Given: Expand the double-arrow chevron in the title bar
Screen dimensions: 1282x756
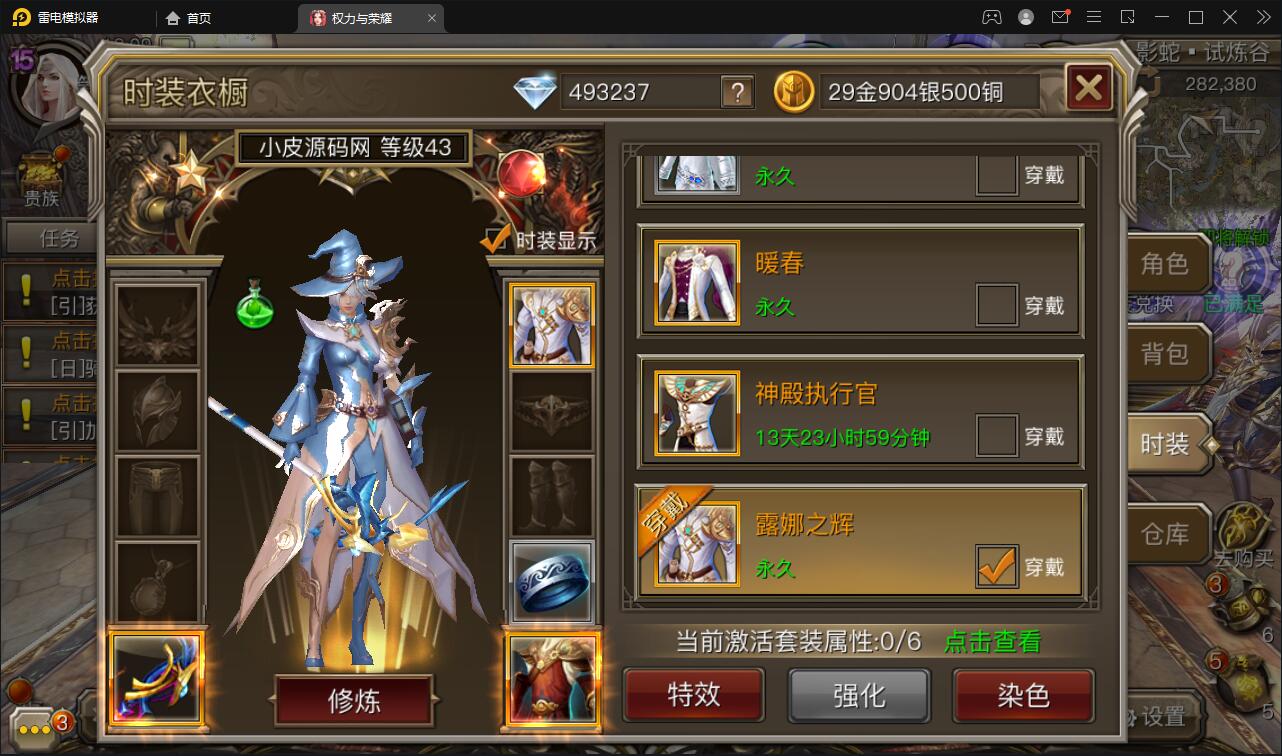Looking at the screenshot, I should (x=1262, y=17).
